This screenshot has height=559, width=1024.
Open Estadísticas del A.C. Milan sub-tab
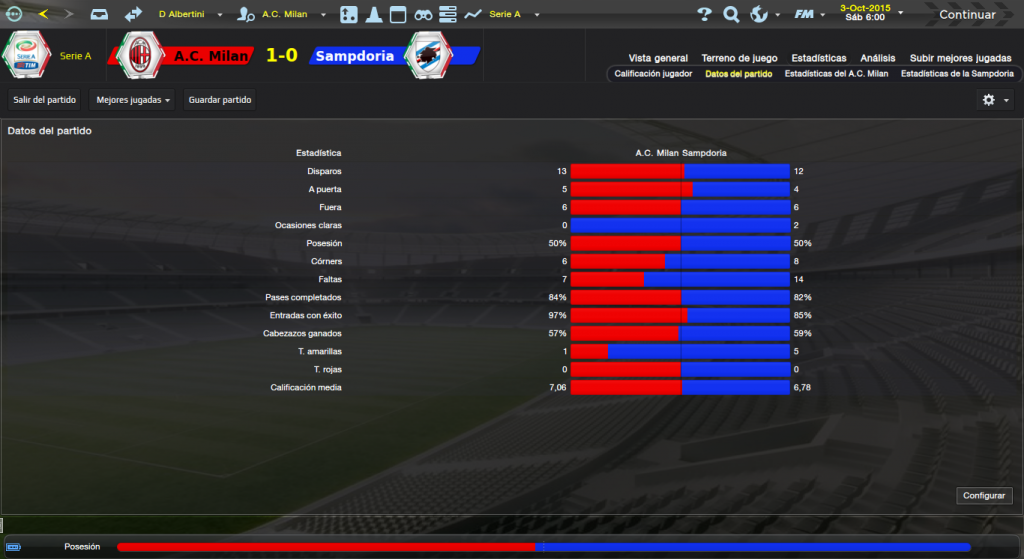pyautogui.click(x=837, y=74)
